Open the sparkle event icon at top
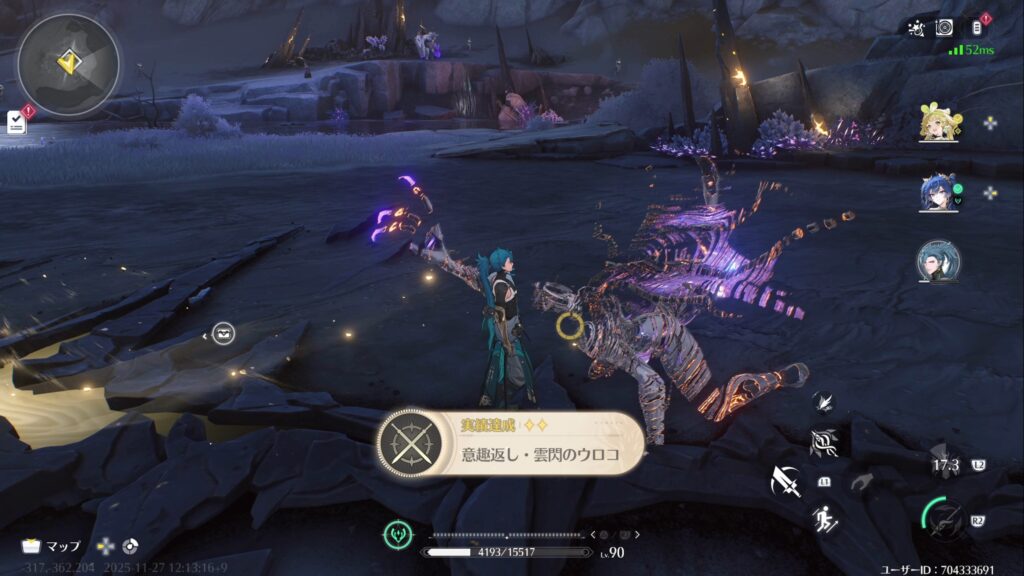The width and height of the screenshot is (1024, 576). point(916,28)
